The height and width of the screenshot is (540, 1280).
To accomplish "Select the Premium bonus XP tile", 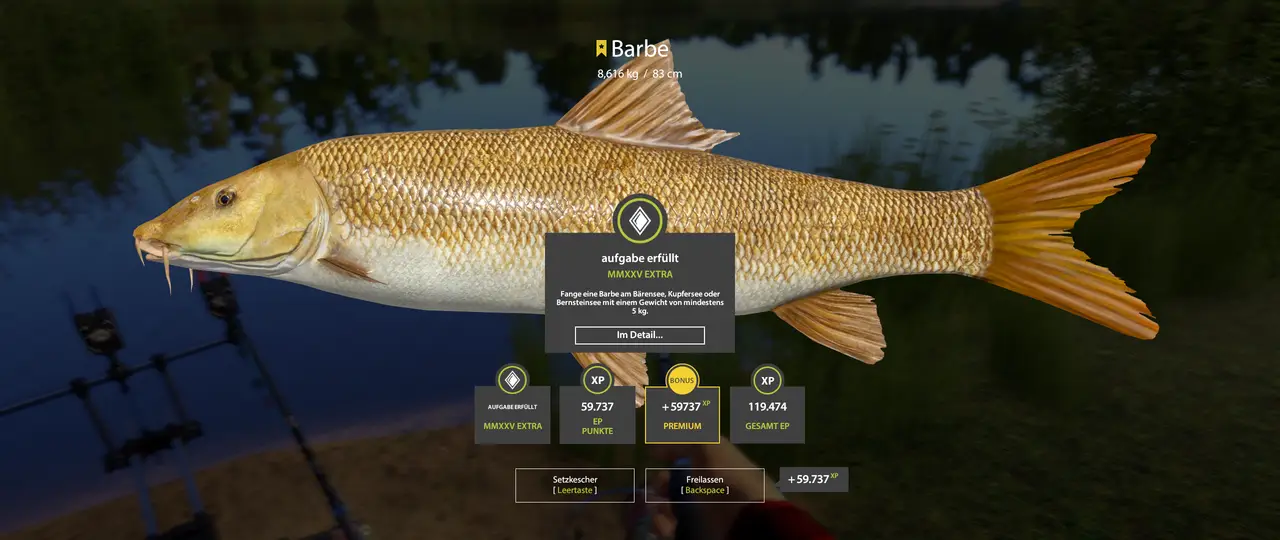I will pos(682,414).
